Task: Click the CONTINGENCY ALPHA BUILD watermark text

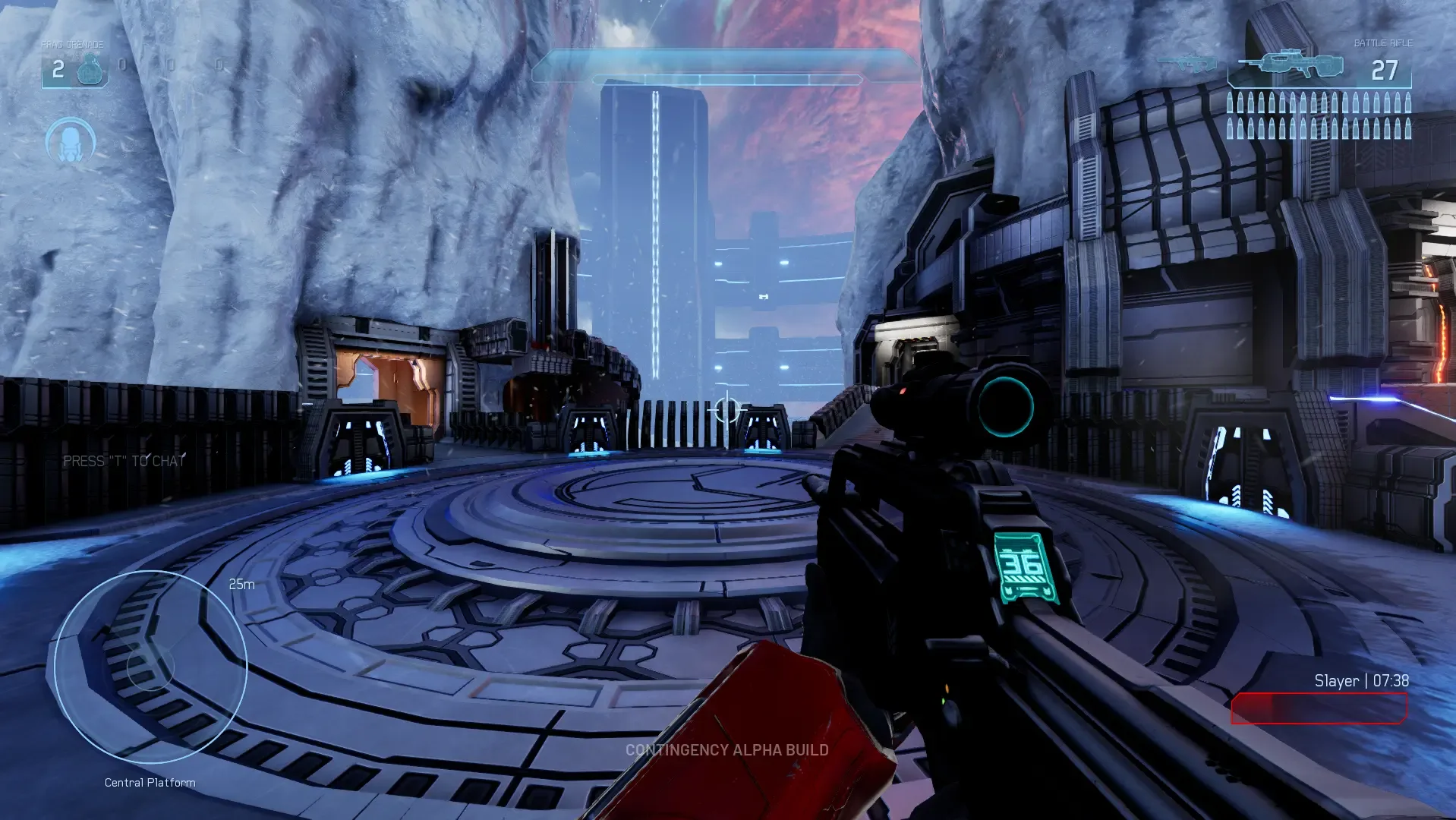Action: (726, 751)
